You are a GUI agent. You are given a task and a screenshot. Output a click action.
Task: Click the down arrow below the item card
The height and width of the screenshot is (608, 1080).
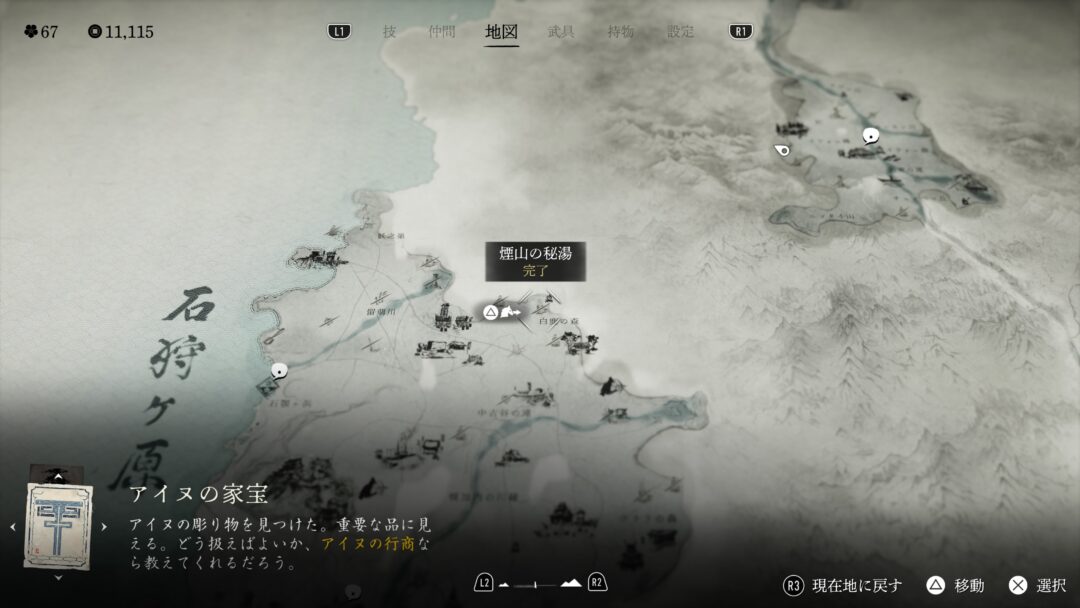(x=58, y=577)
